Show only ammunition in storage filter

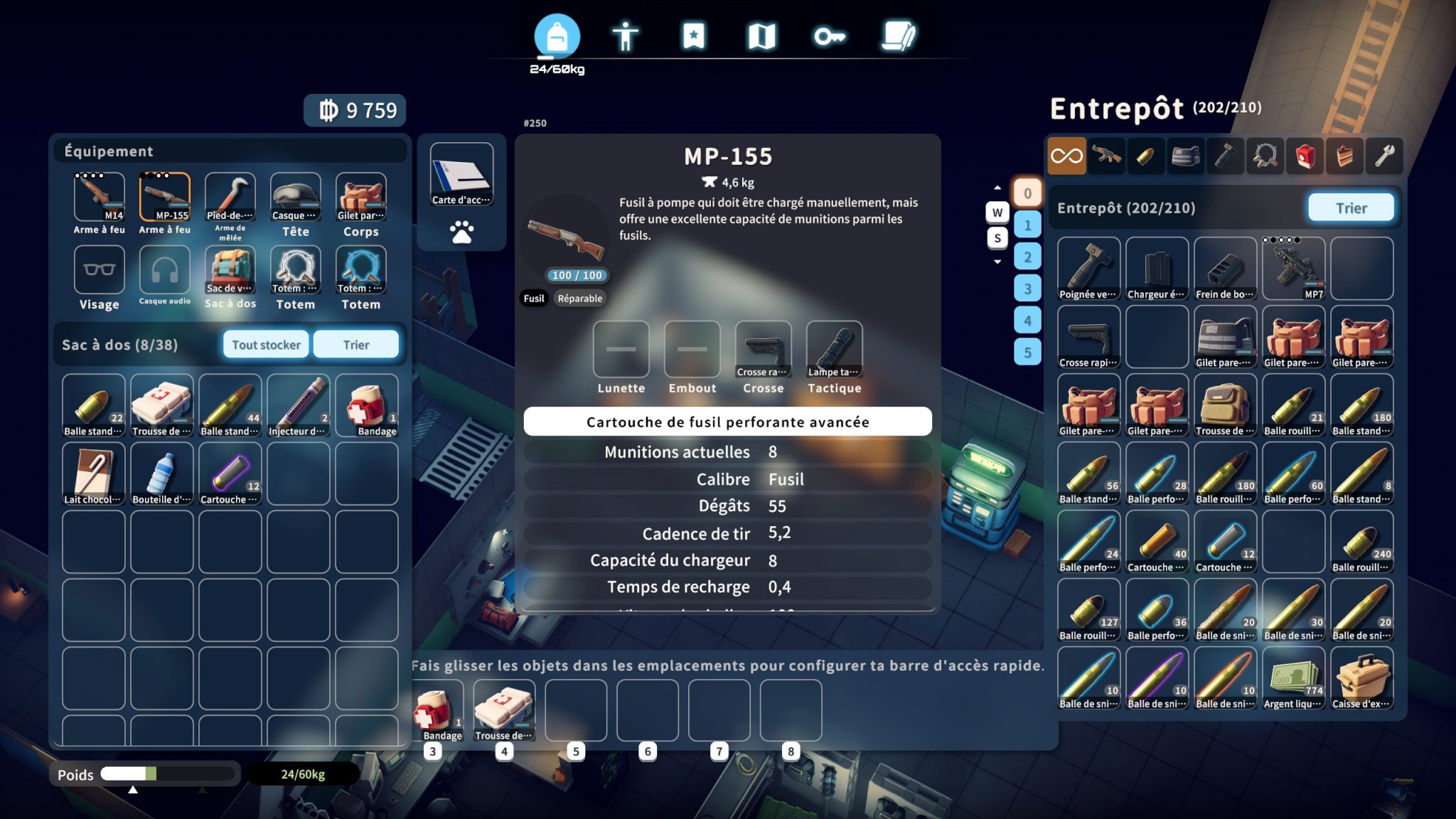click(x=1145, y=156)
